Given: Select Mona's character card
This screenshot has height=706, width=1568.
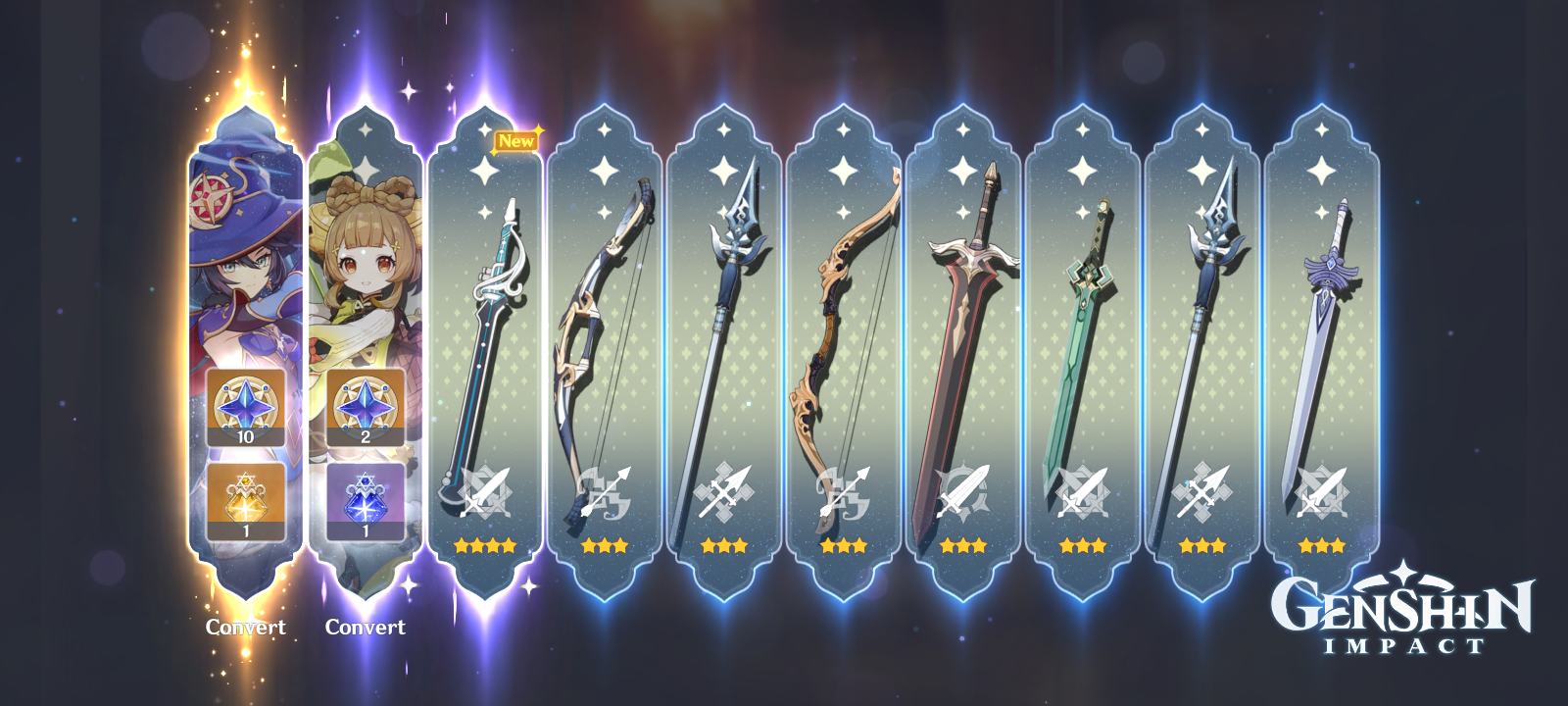Looking at the screenshot, I should pos(244,275).
